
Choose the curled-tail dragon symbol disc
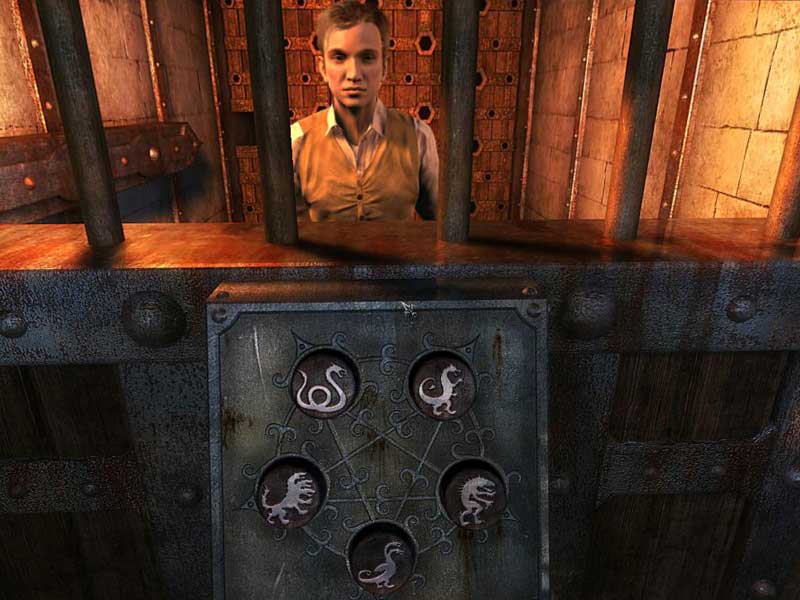coord(441,385)
